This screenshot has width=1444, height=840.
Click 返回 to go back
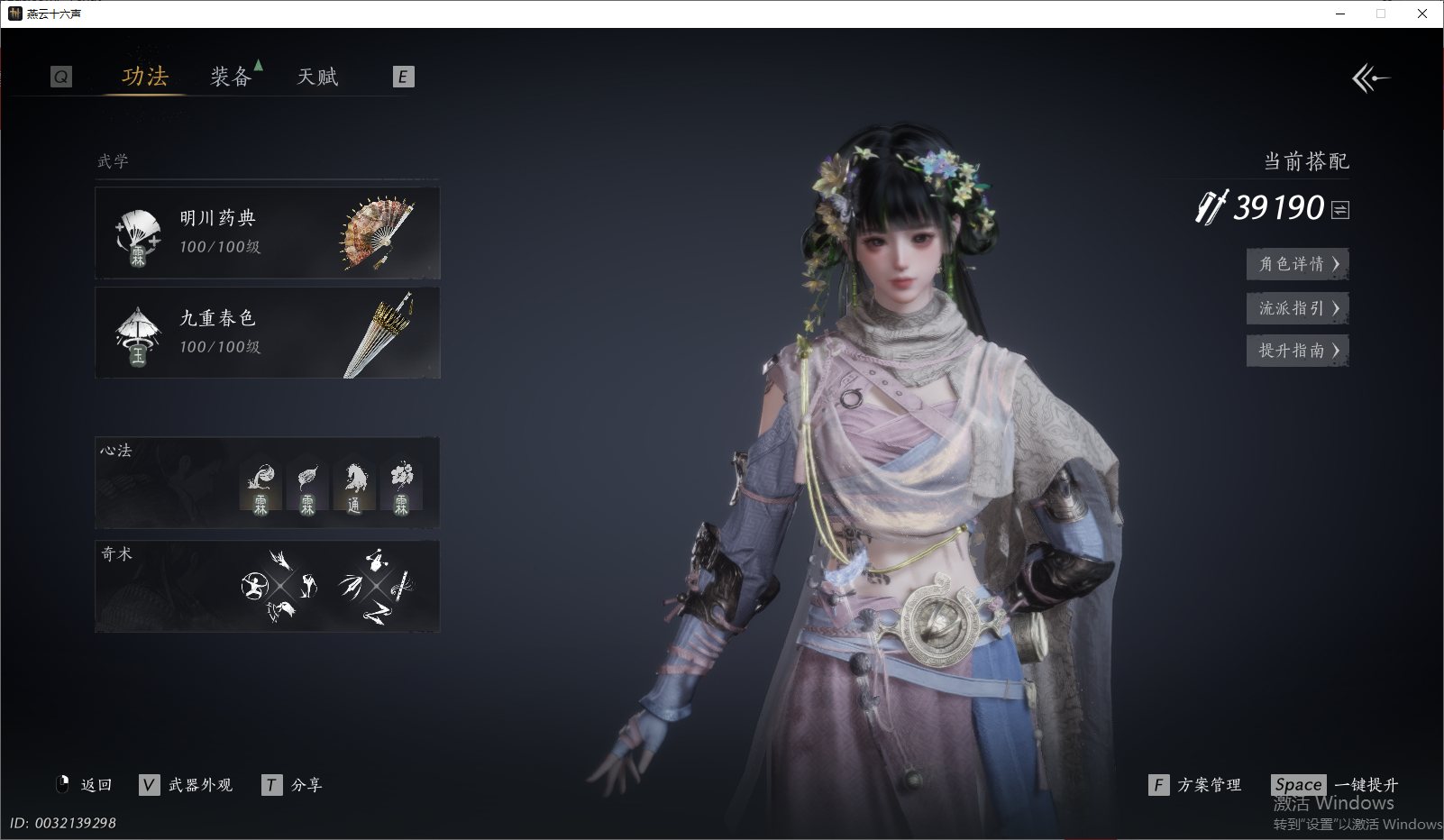pos(85,785)
